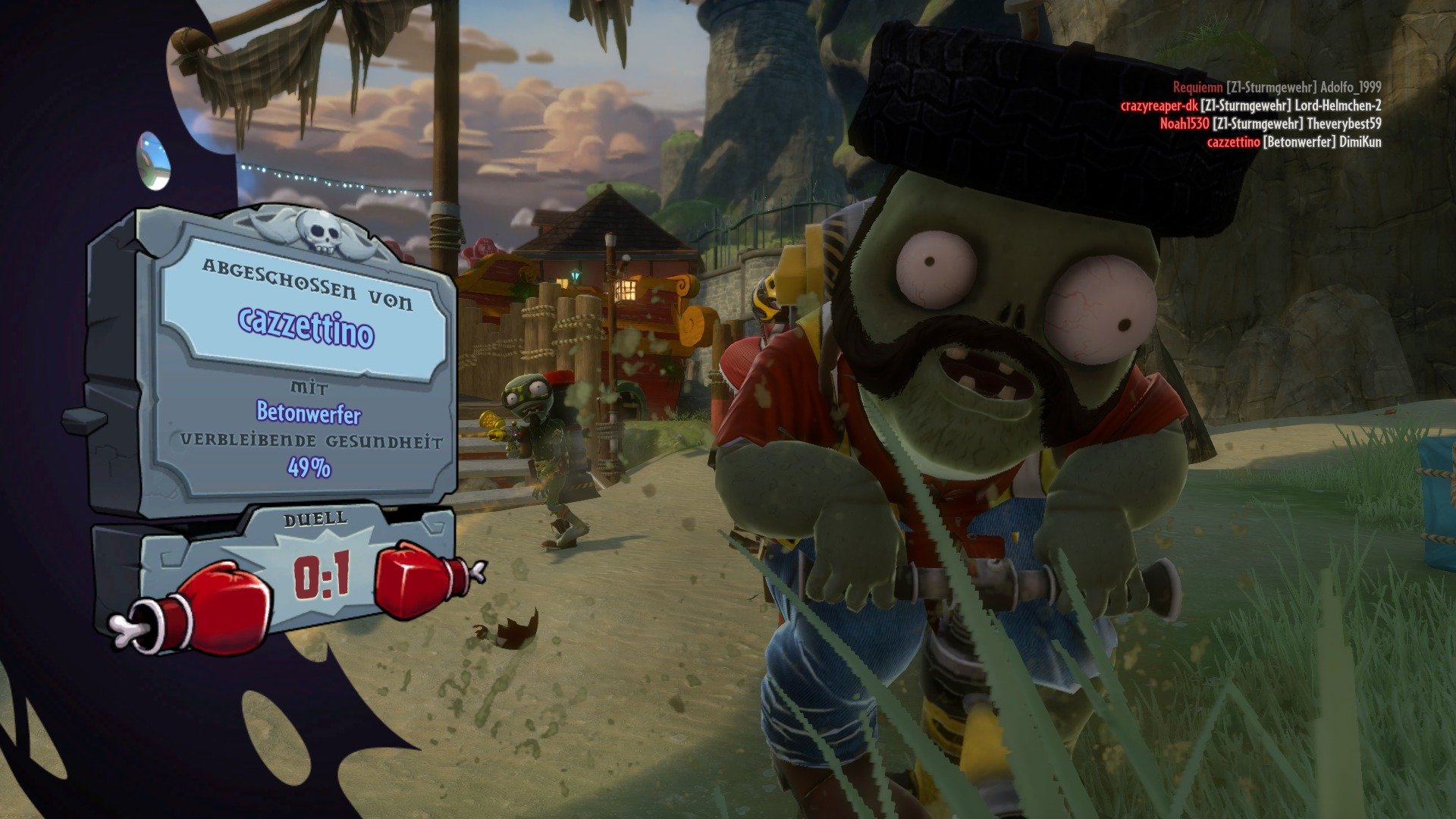Click the 49% health percentage indicator

tap(311, 466)
